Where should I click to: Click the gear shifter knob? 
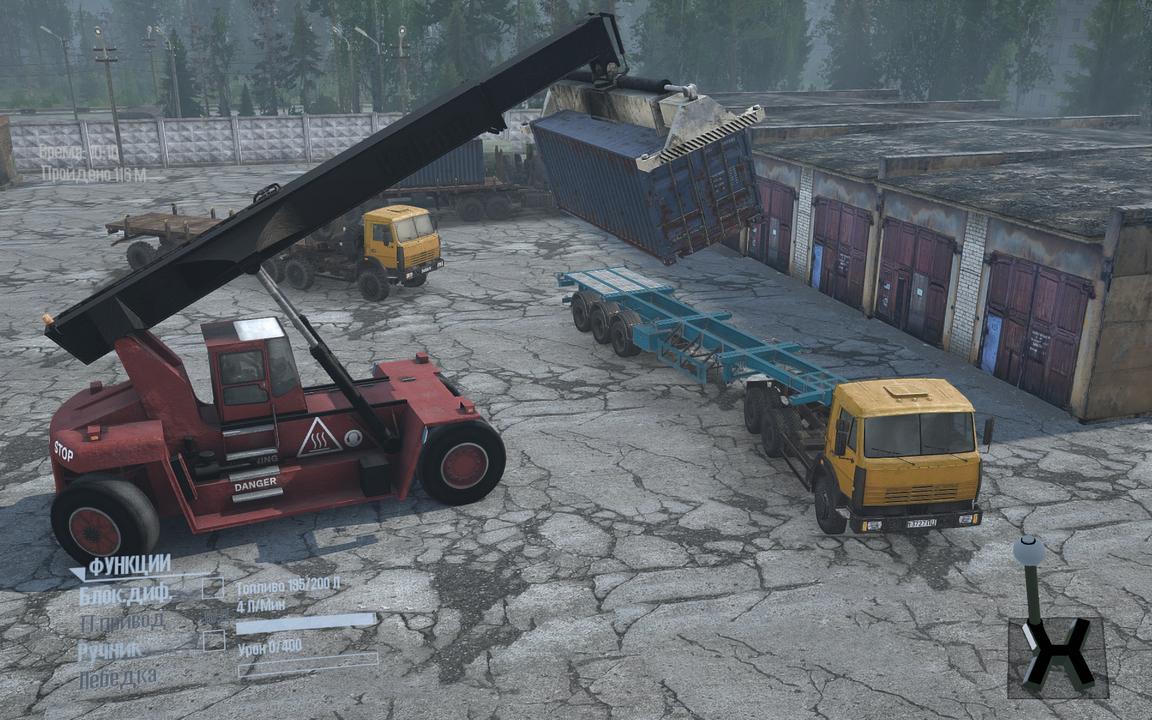pos(1028,550)
